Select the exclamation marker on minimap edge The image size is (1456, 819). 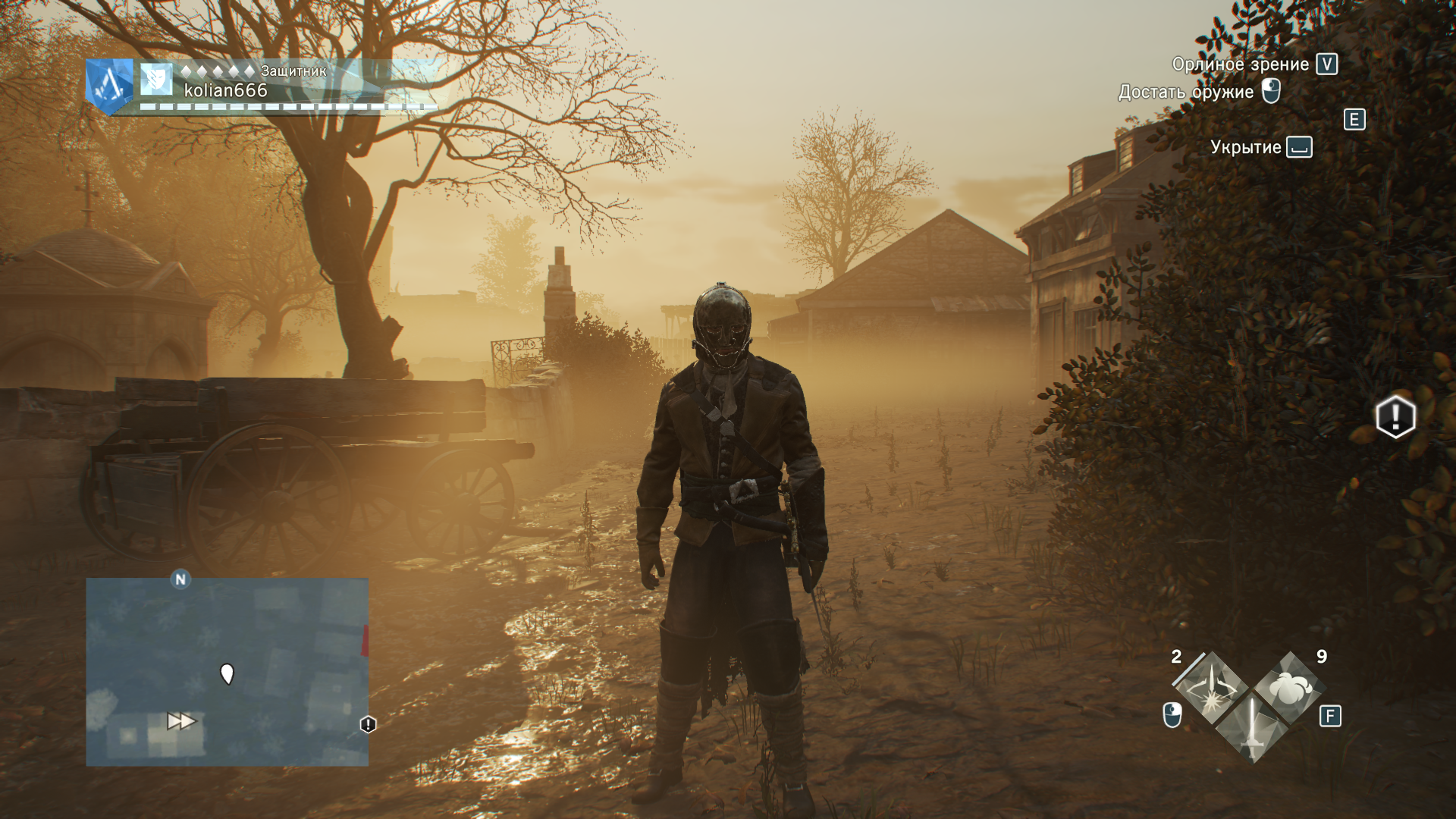tap(368, 724)
